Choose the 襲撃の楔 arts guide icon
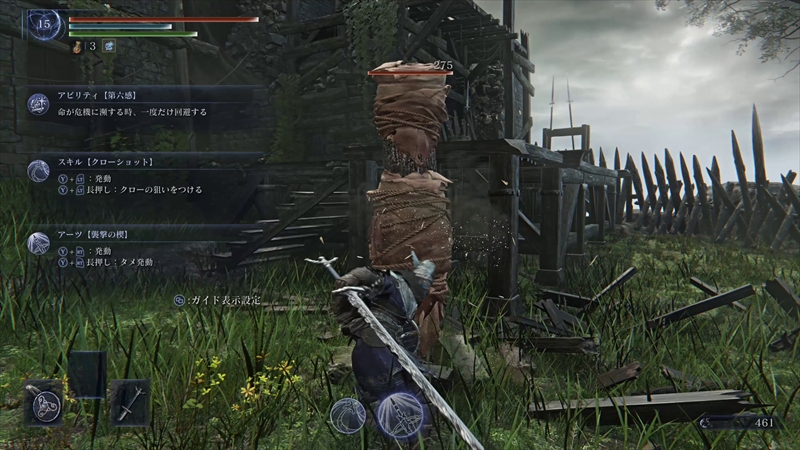Image resolution: width=800 pixels, height=450 pixels. click(39, 243)
